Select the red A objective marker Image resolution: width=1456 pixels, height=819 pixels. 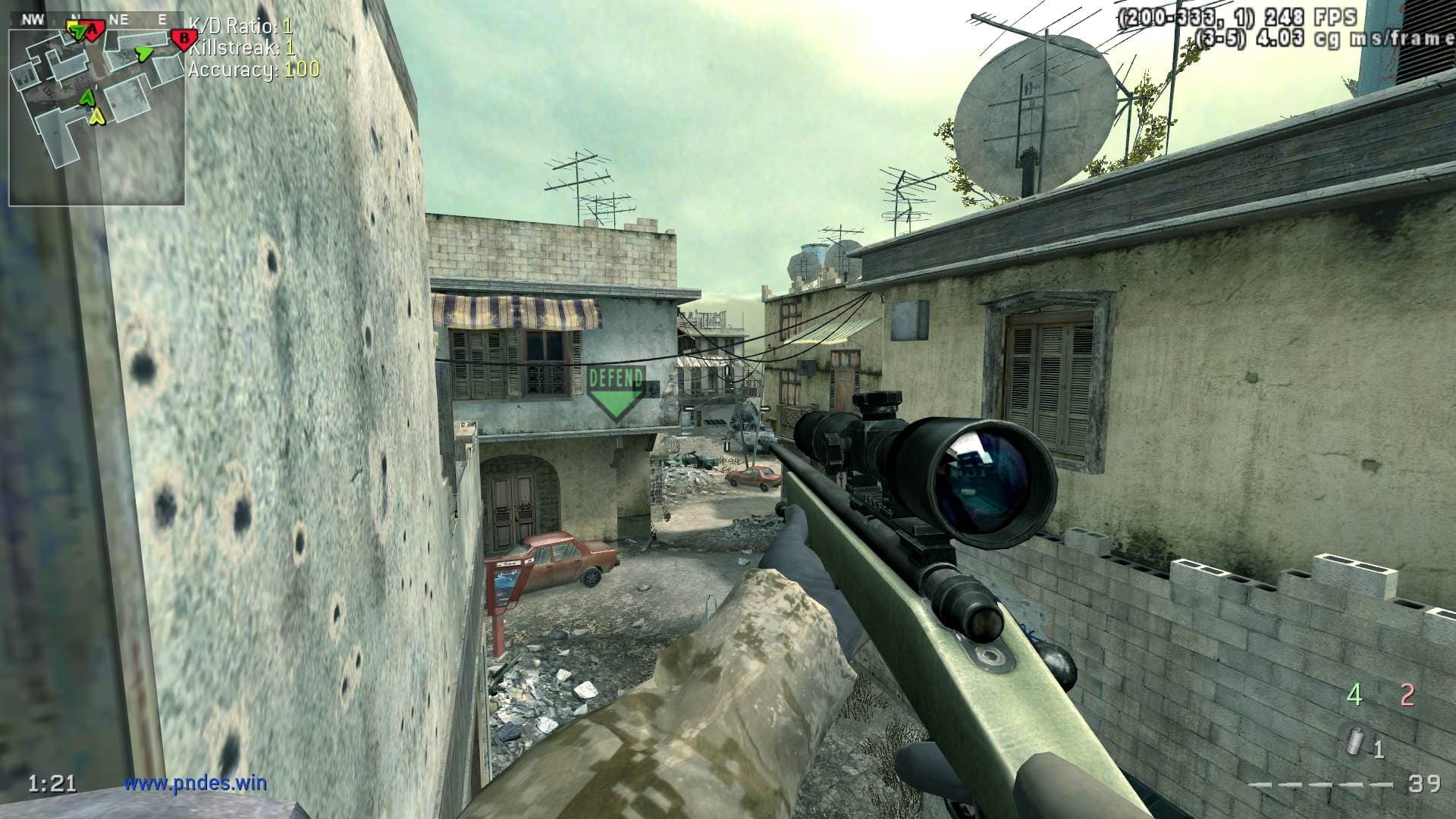pos(92,30)
